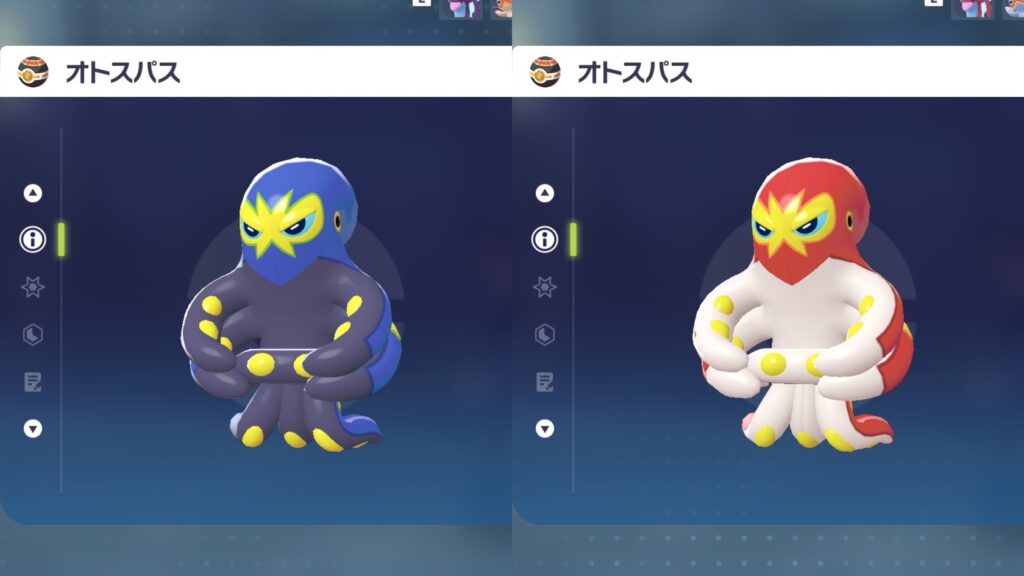
Task: Open the memo notes tab beside the red Grapploct
Action: point(545,381)
